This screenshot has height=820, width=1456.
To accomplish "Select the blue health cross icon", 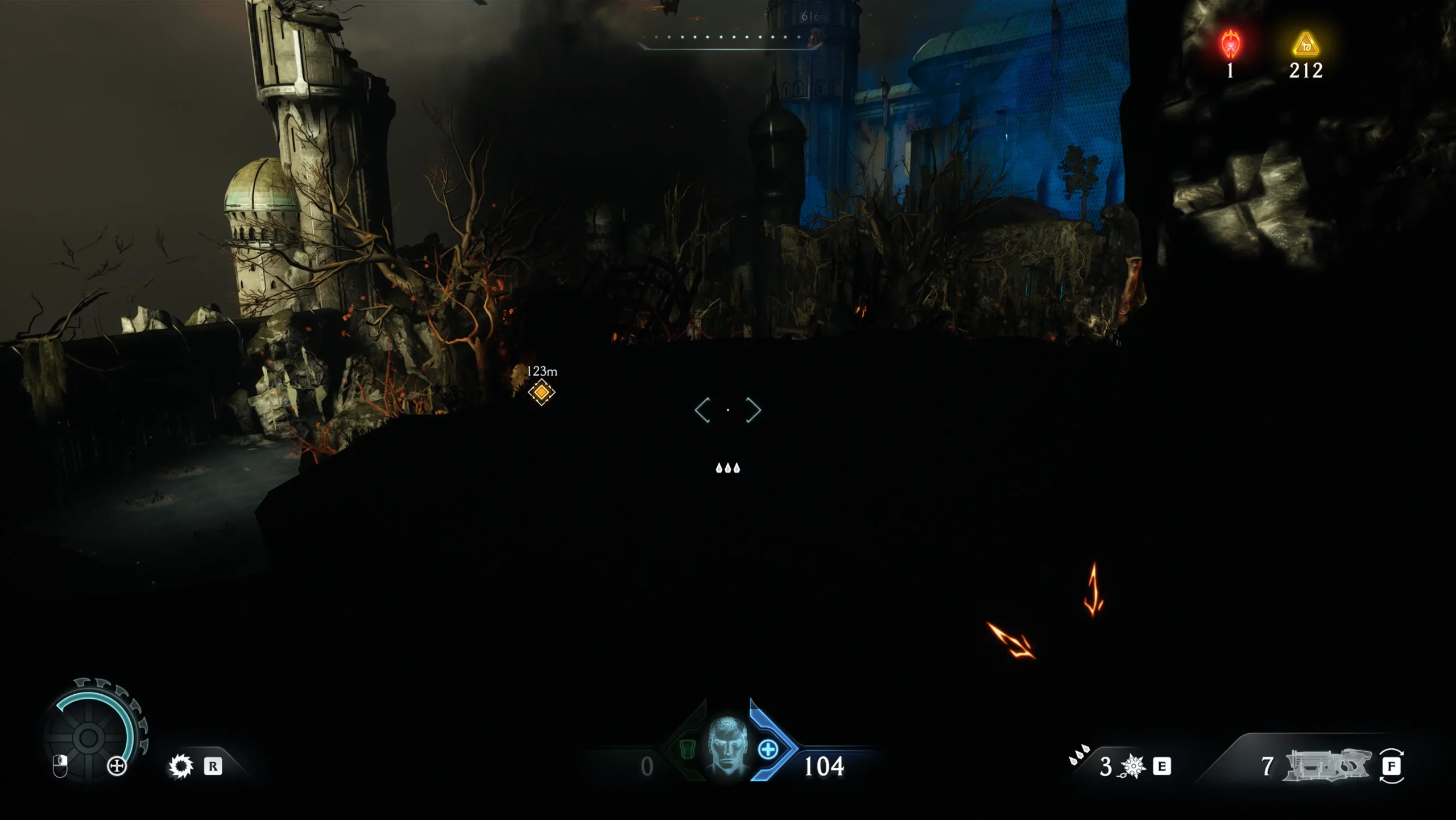I will tap(768, 749).
